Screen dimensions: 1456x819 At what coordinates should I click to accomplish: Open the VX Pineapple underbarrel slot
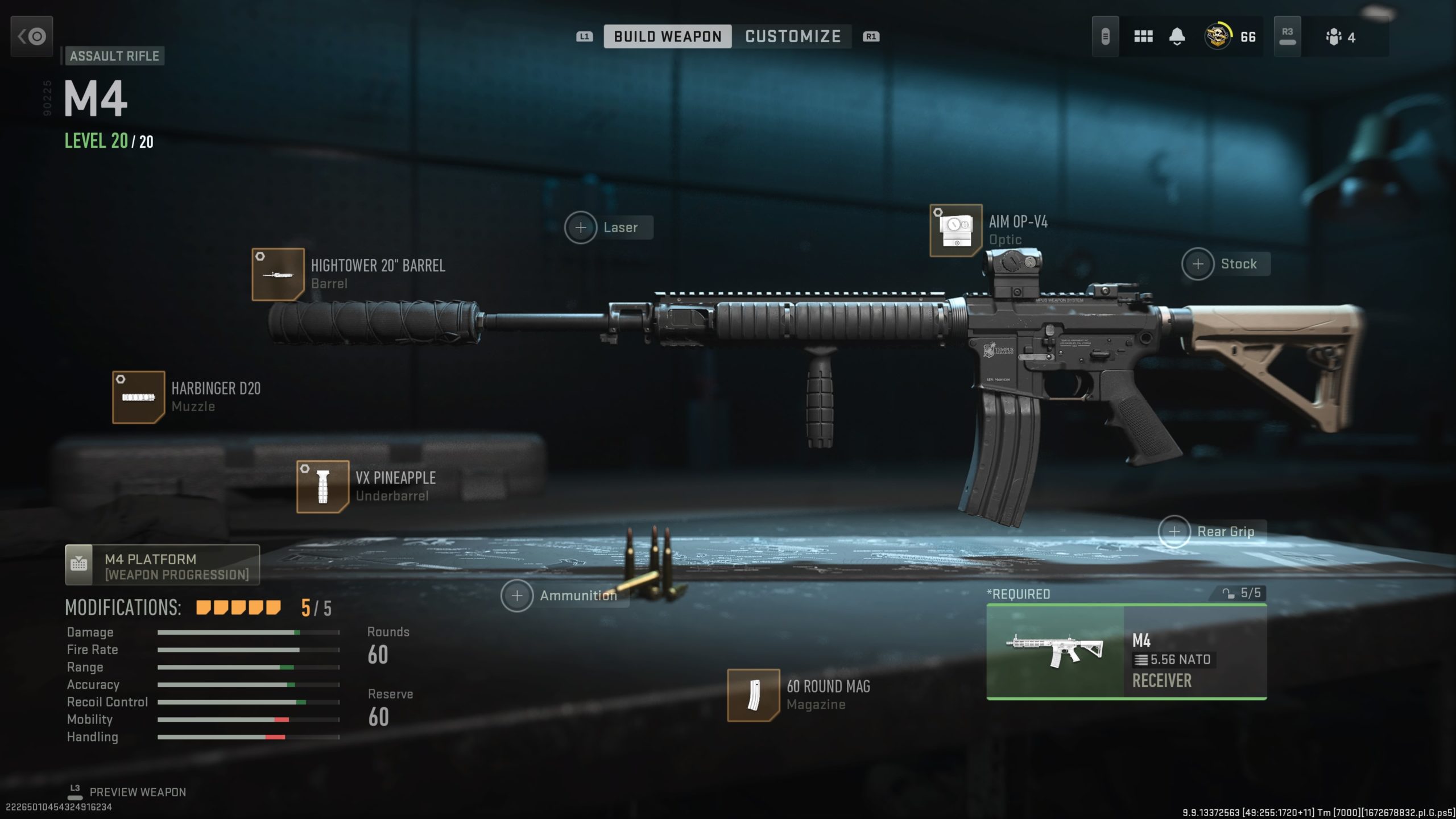pos(322,487)
